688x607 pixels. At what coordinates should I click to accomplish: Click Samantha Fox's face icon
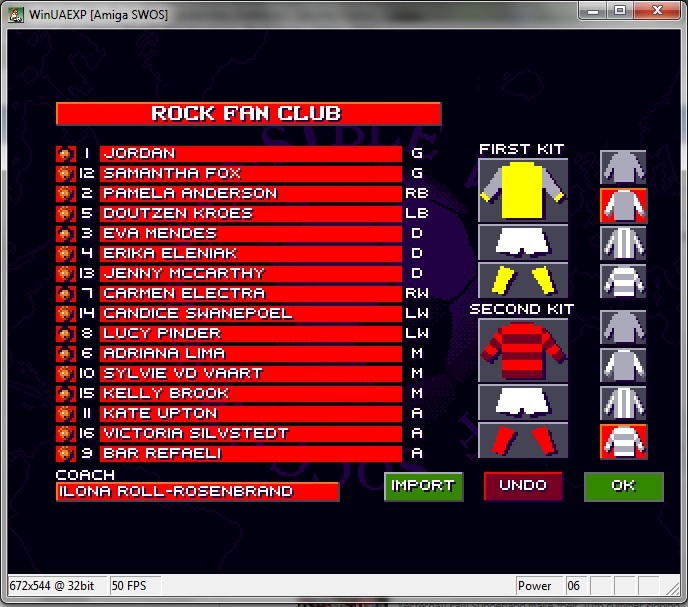[65, 174]
